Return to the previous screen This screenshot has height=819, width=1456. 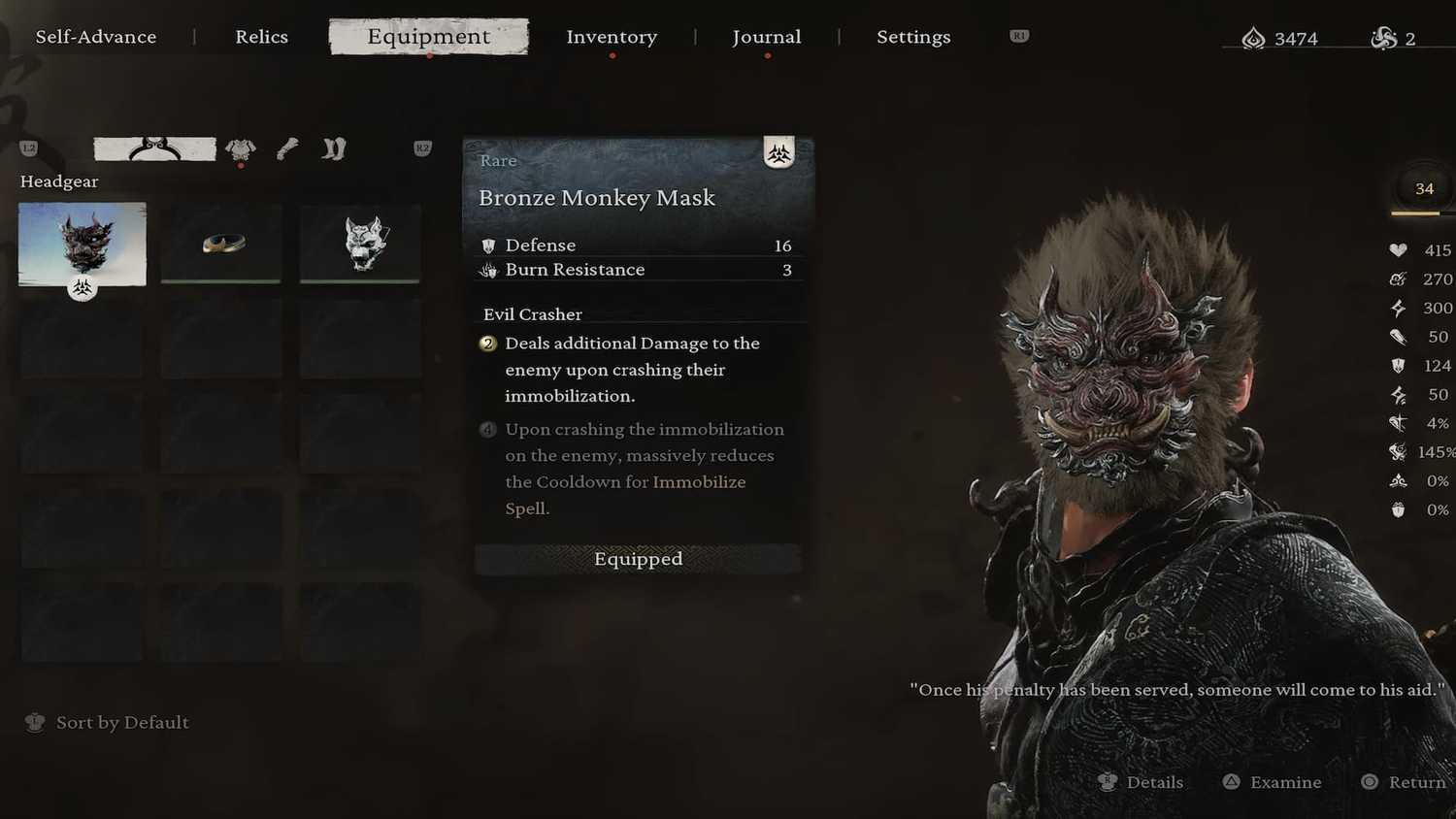(1405, 782)
